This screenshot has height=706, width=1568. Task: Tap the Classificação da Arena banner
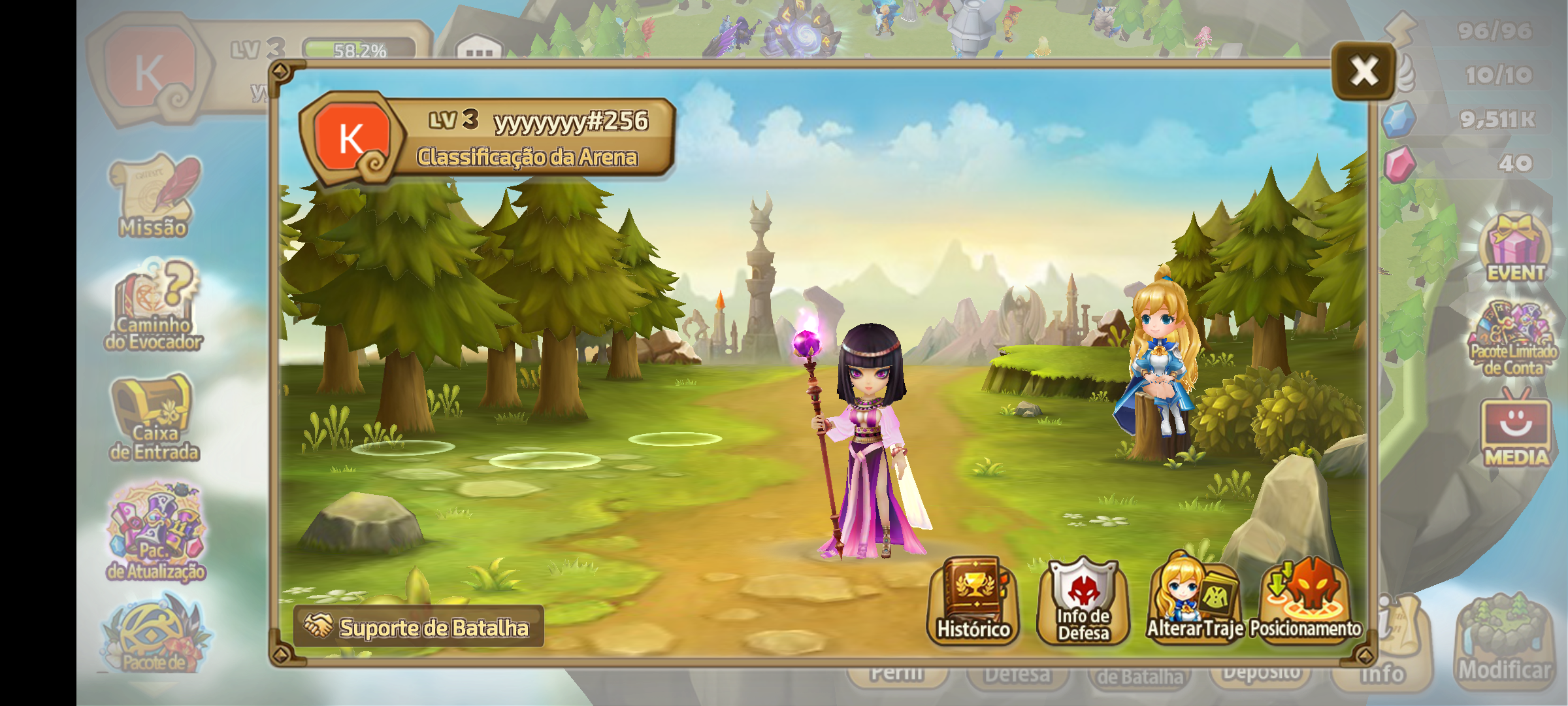[x=527, y=157]
